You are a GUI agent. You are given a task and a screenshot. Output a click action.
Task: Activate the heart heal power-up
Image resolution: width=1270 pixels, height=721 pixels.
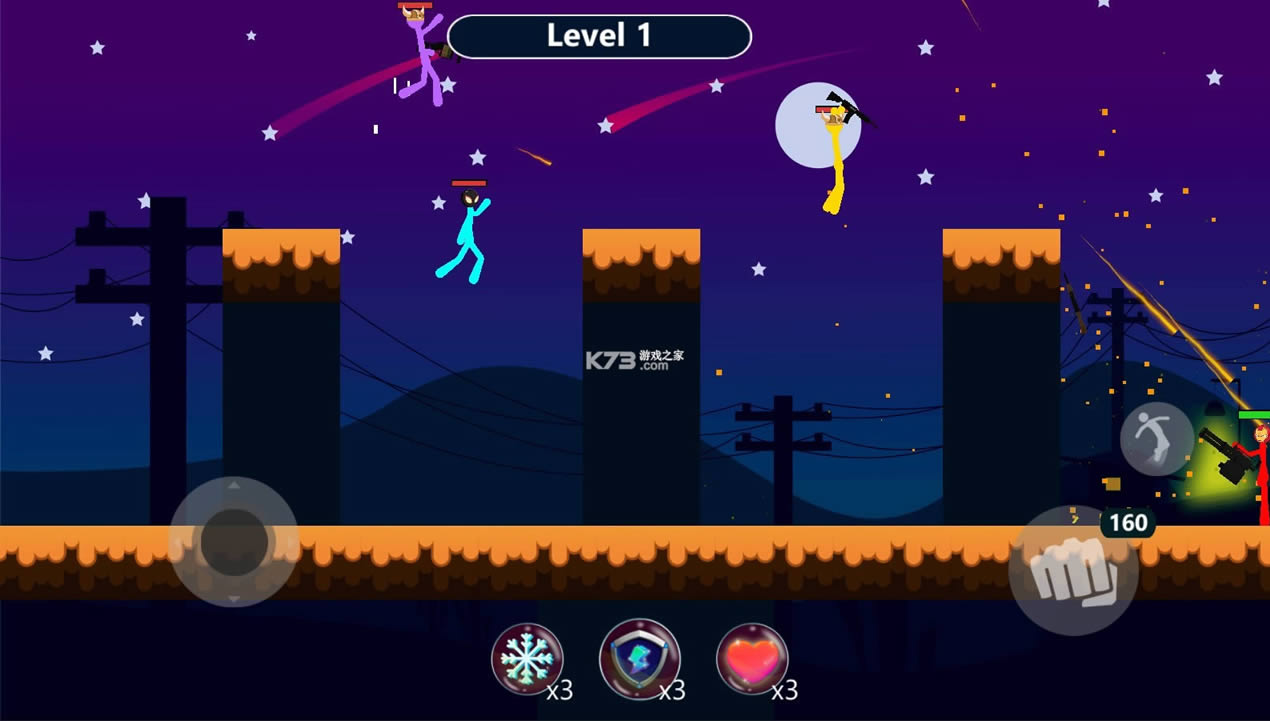(x=752, y=660)
